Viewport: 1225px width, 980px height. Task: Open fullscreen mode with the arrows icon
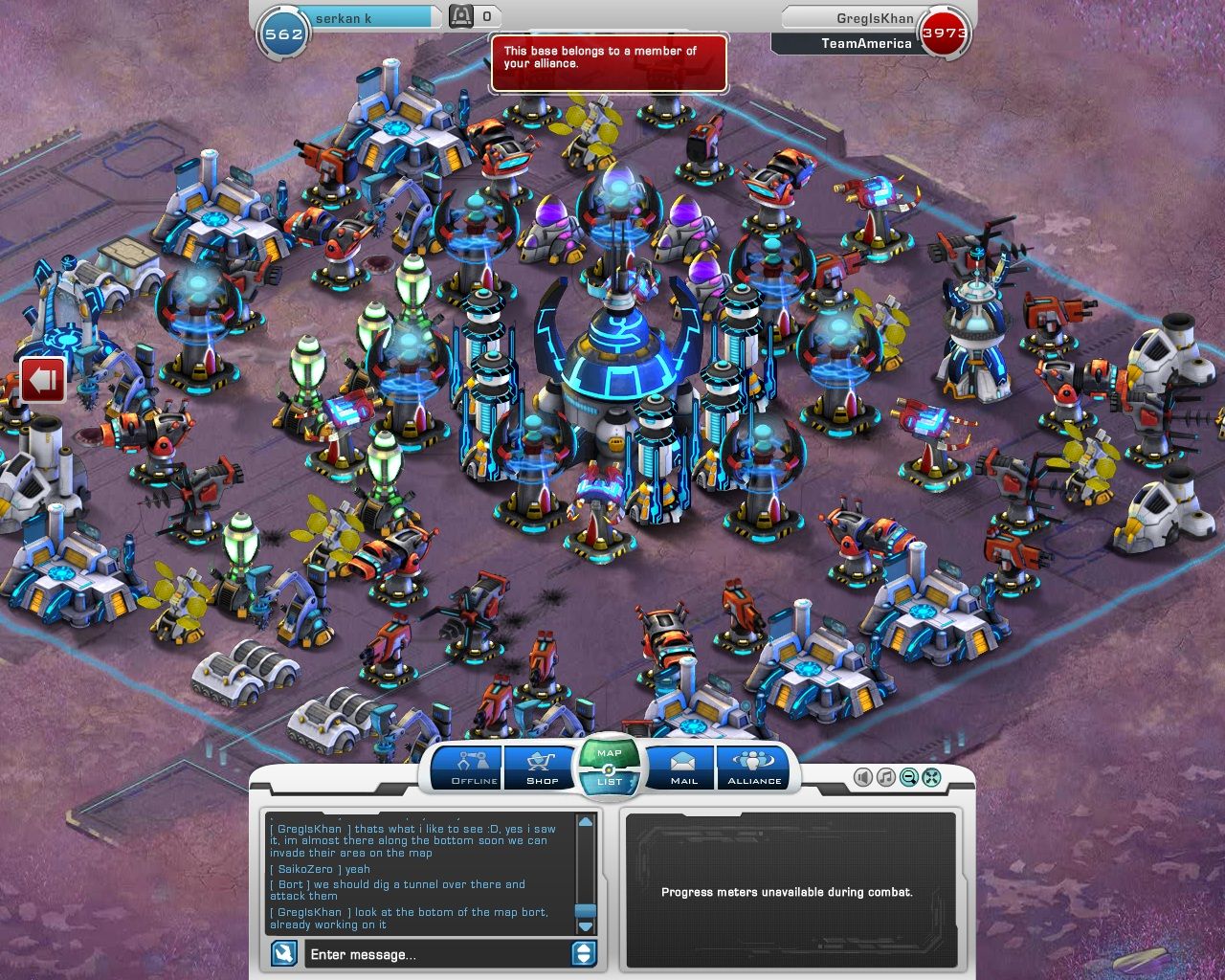click(x=929, y=776)
